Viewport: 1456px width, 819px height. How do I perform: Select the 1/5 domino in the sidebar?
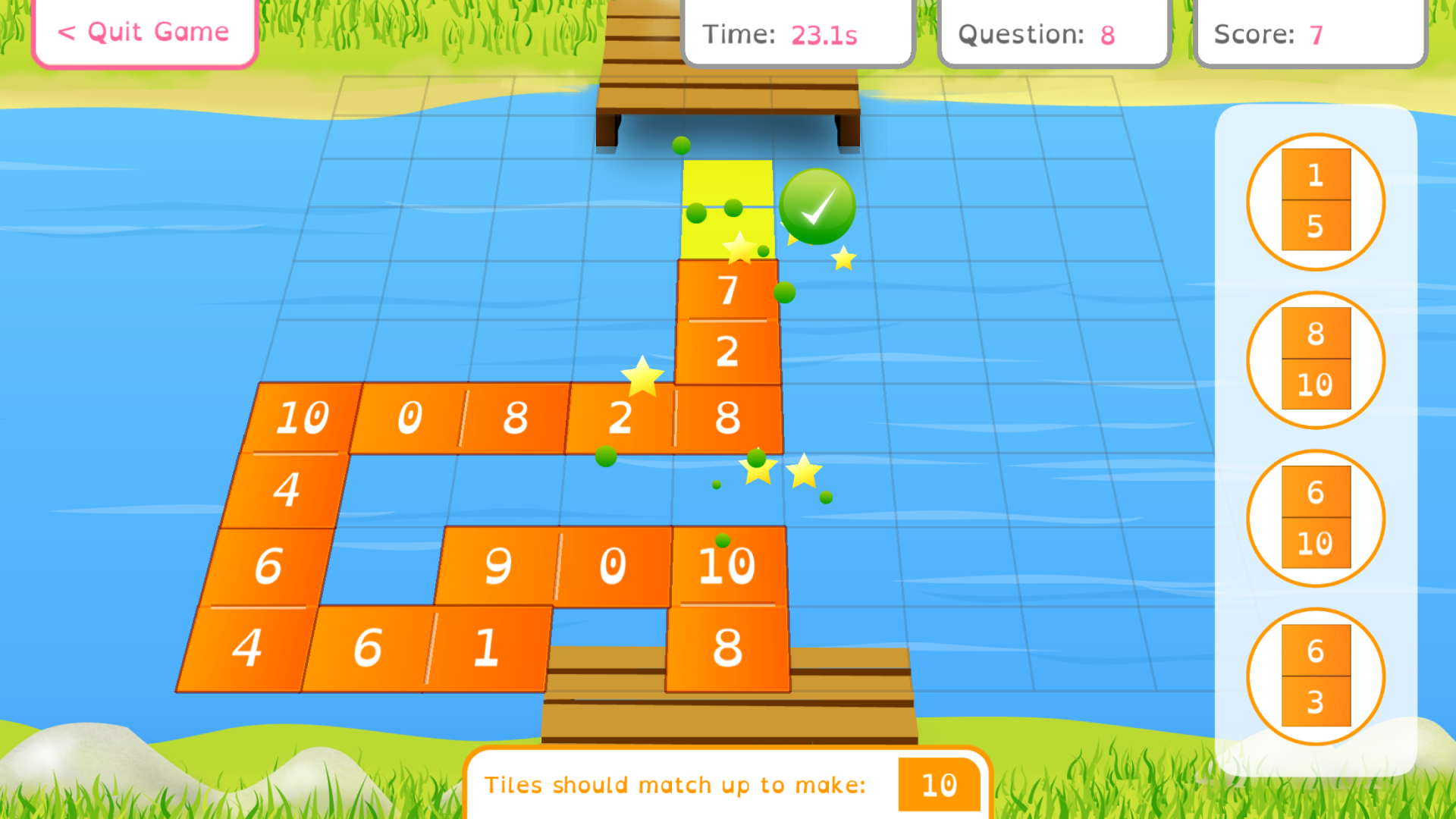pos(1316,199)
